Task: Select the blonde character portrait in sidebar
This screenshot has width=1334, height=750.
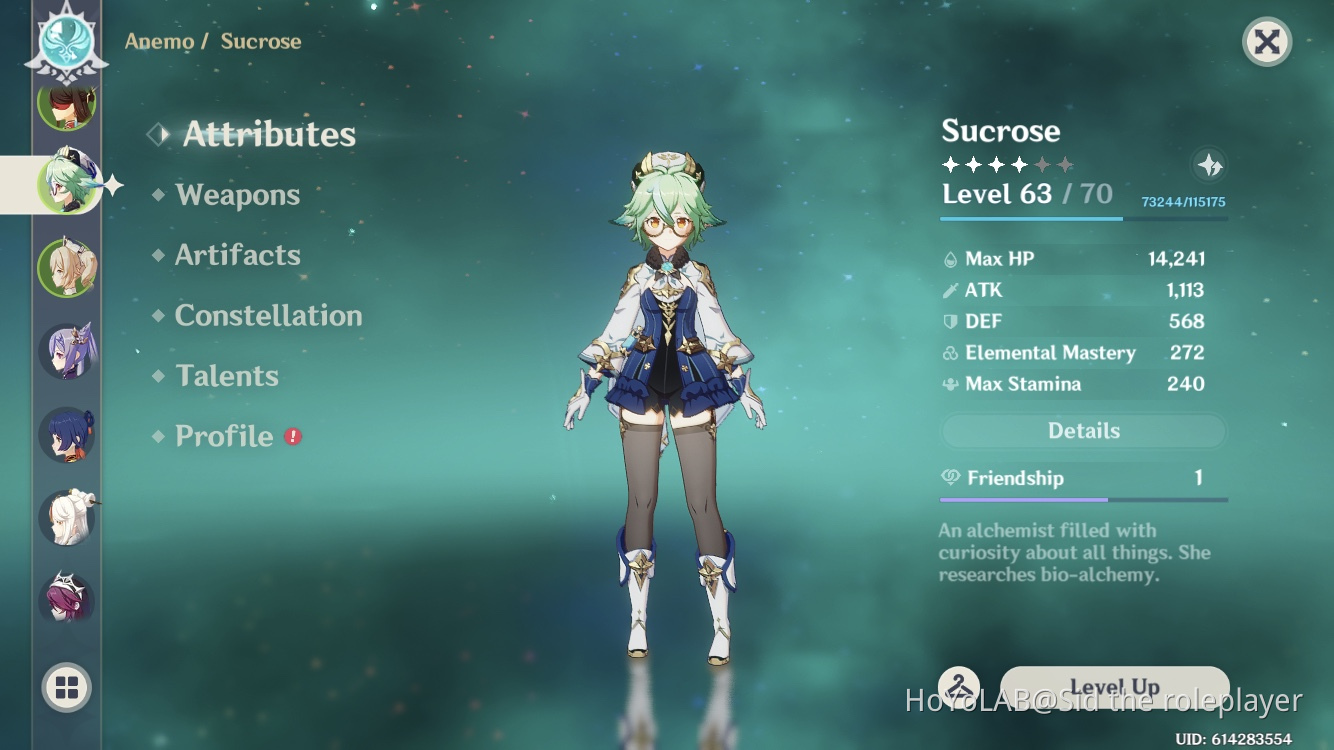Action: (67, 265)
